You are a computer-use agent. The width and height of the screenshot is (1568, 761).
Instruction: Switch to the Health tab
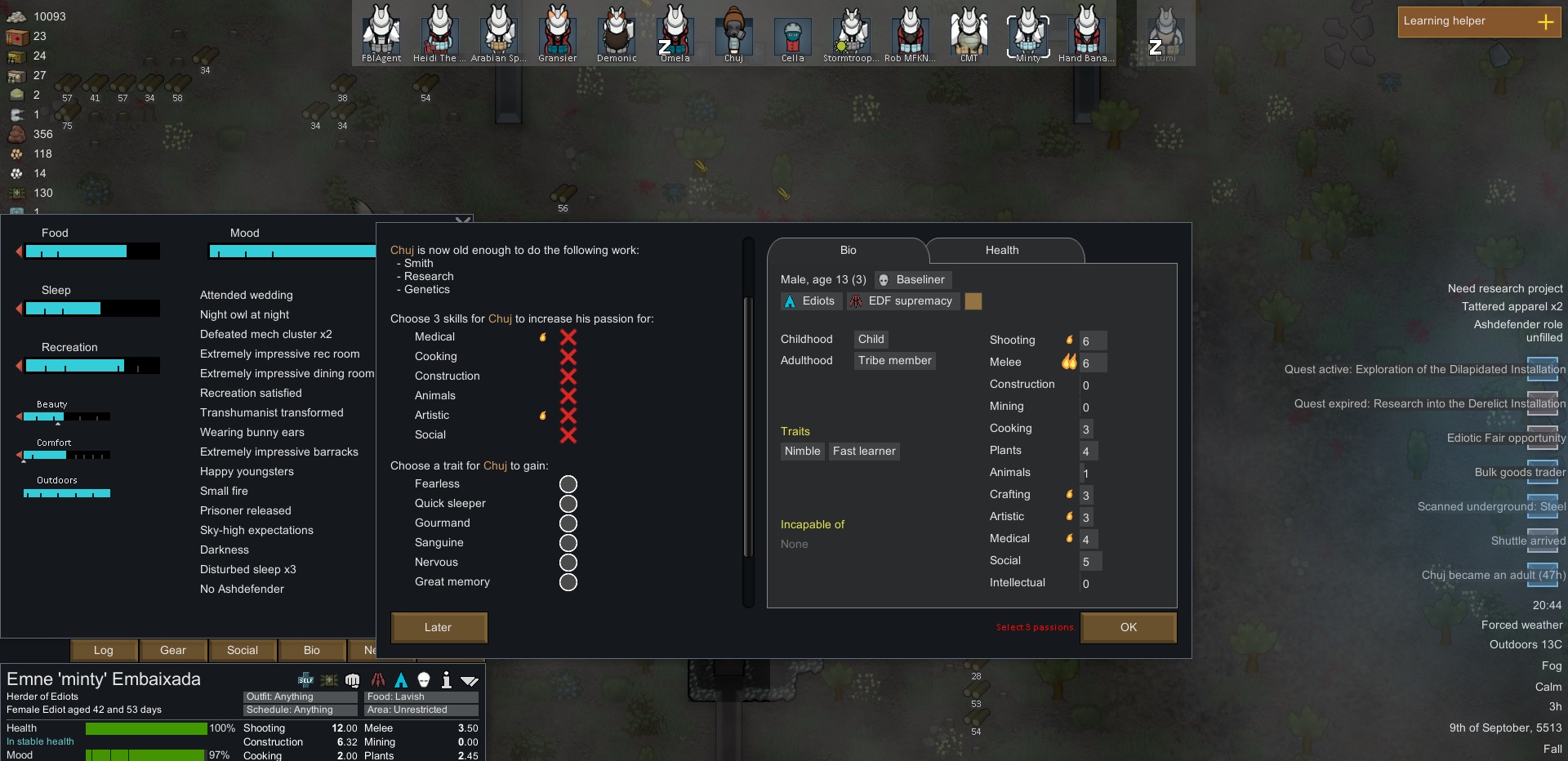point(1000,251)
